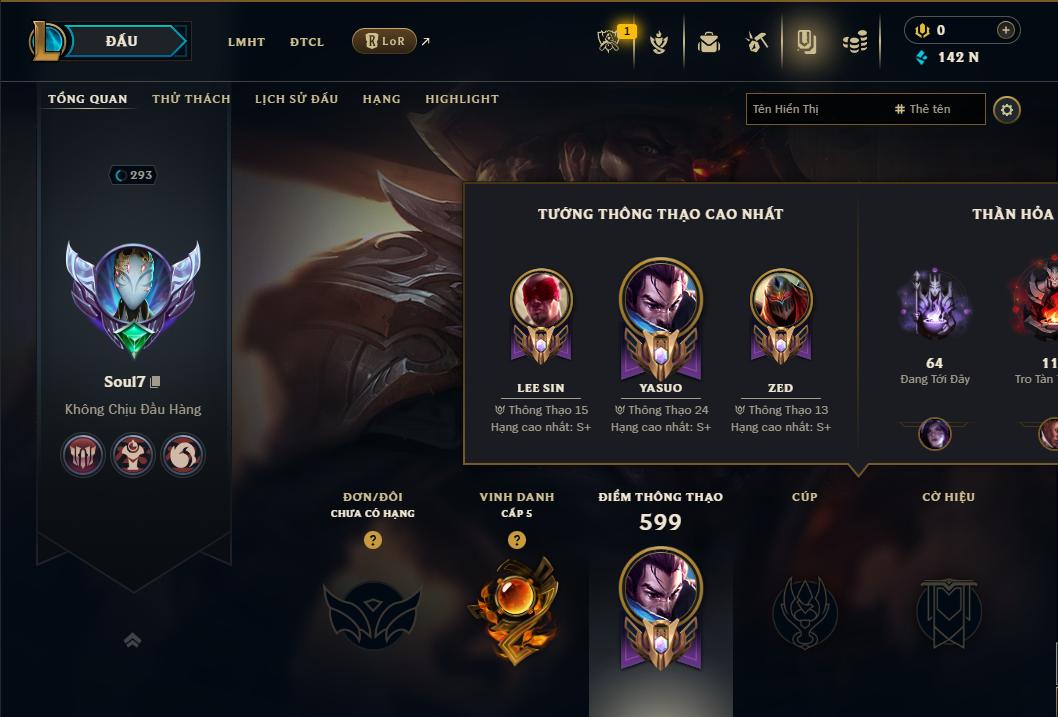
Task: Select Yasuo in the top mastery champions
Action: point(661,302)
